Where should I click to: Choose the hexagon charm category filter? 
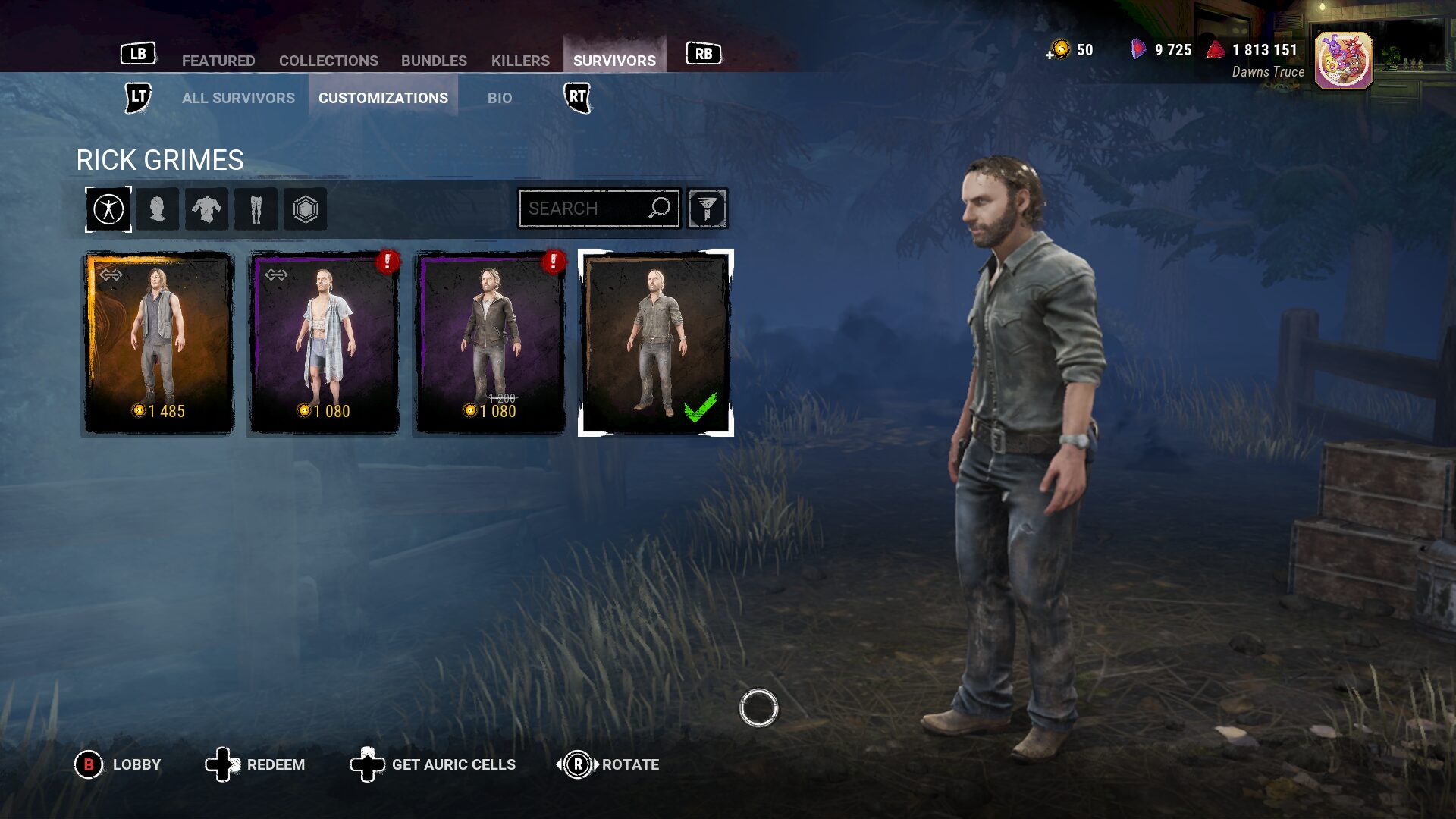305,209
